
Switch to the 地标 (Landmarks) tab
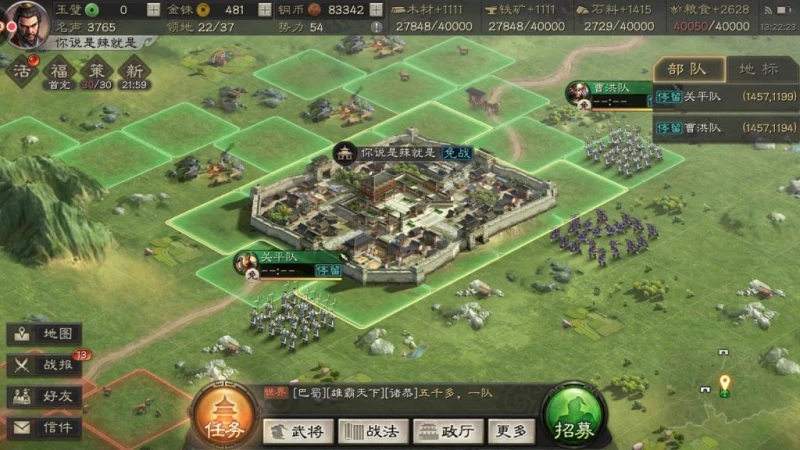click(x=757, y=69)
